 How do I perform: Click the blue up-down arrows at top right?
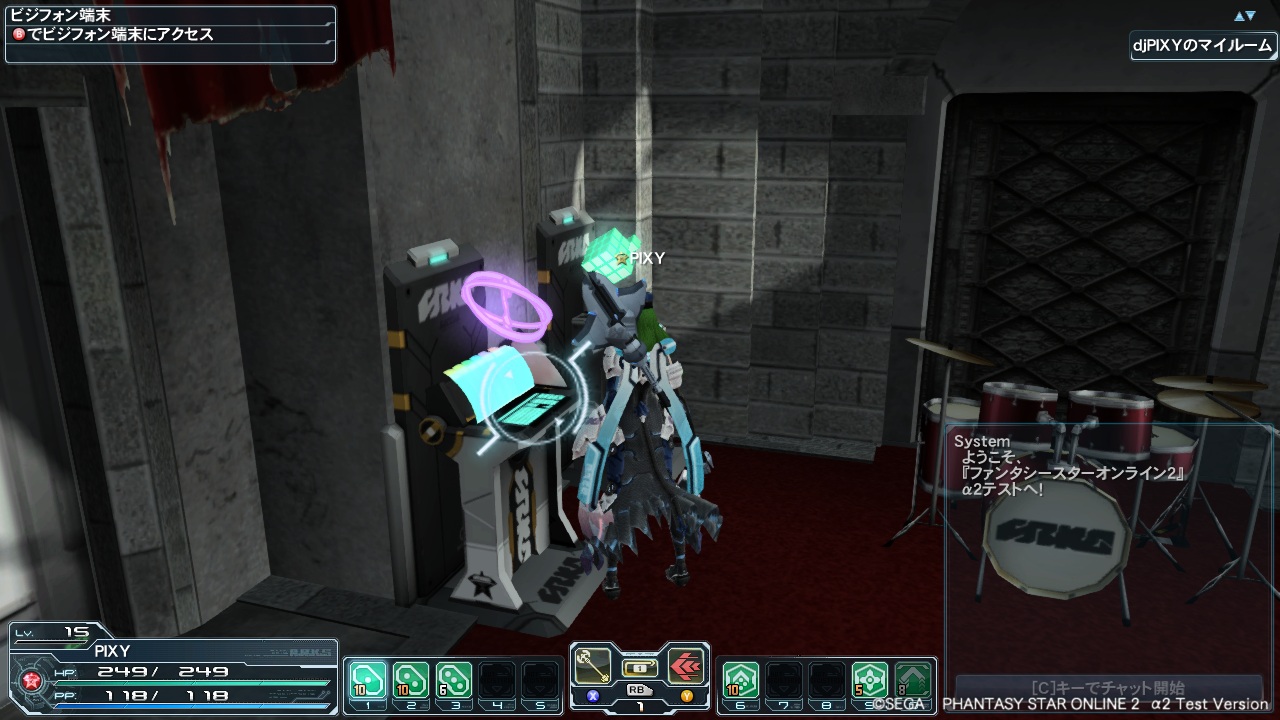coord(1244,16)
